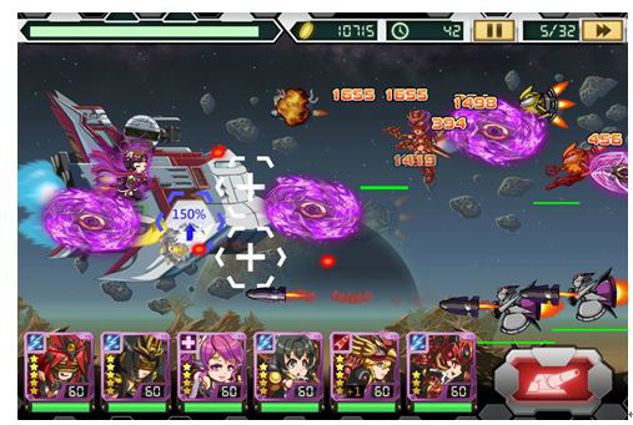Activate the 150% upgrade arrow badge
The image size is (633, 425).
pos(188,223)
